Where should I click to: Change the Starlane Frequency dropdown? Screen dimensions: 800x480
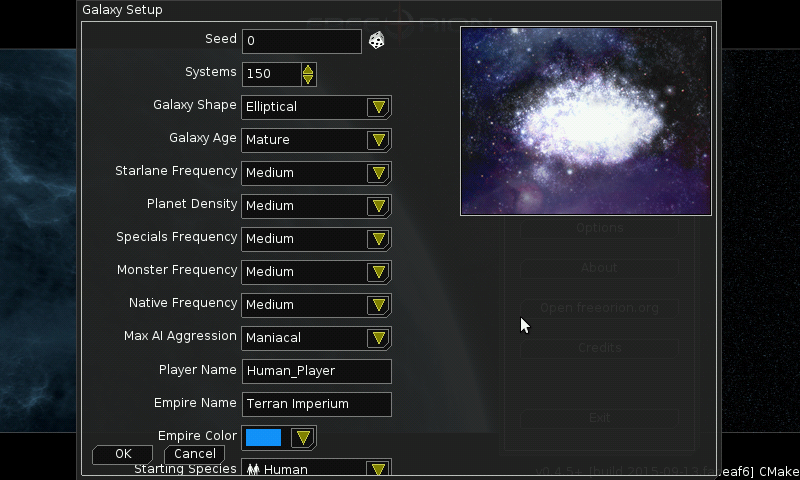tap(316, 173)
